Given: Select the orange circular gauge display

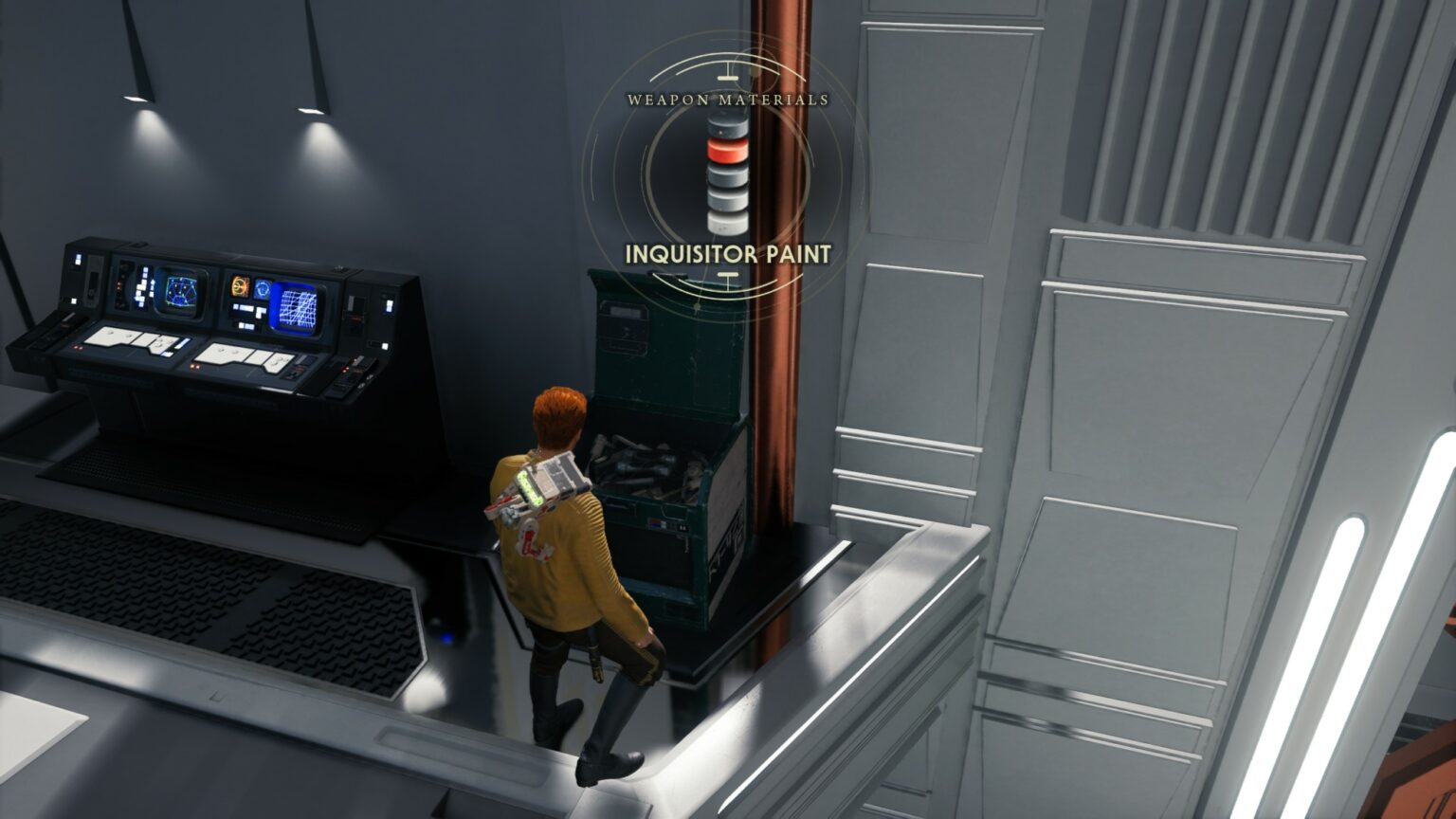Looking at the screenshot, I should pyautogui.click(x=241, y=286).
